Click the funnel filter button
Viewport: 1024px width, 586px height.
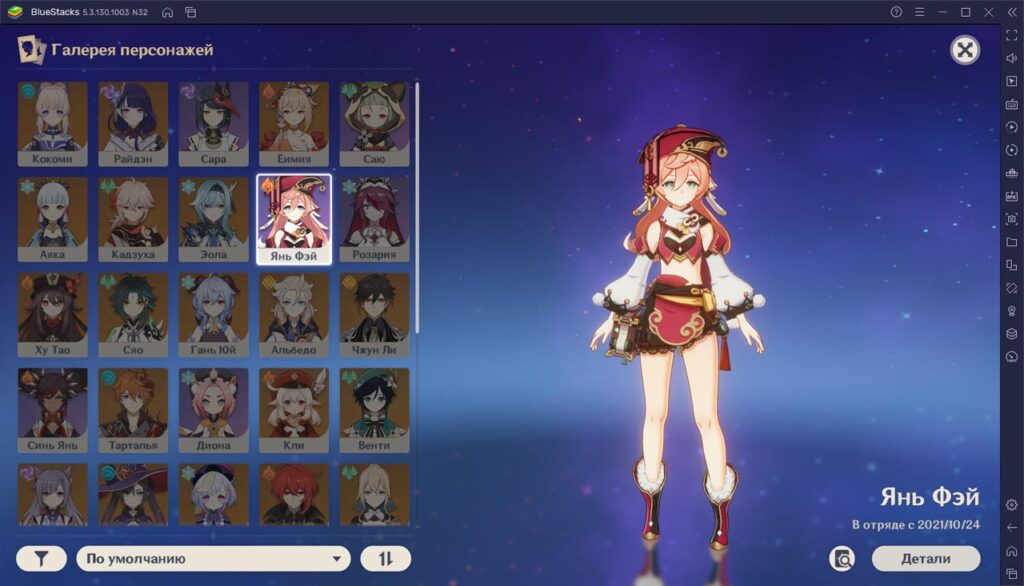tap(41, 559)
